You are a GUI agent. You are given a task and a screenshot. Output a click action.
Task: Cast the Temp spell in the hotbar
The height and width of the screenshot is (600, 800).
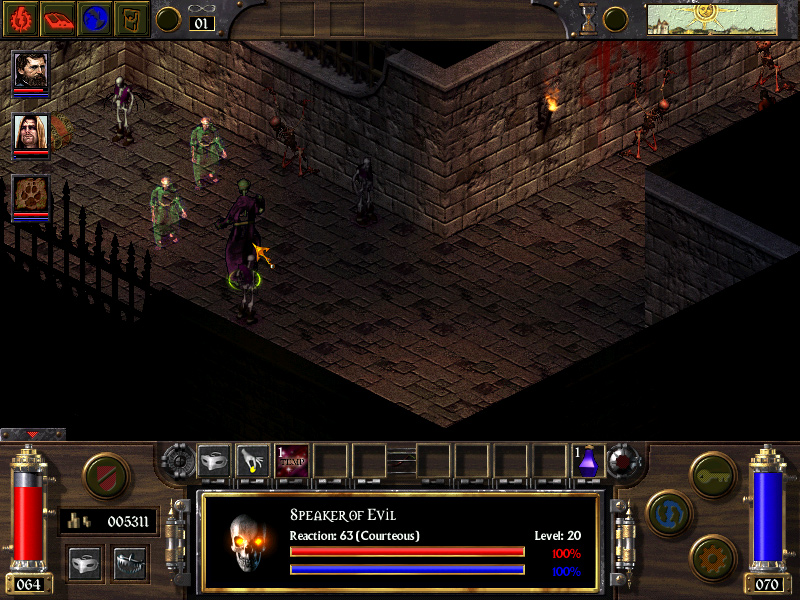point(292,461)
